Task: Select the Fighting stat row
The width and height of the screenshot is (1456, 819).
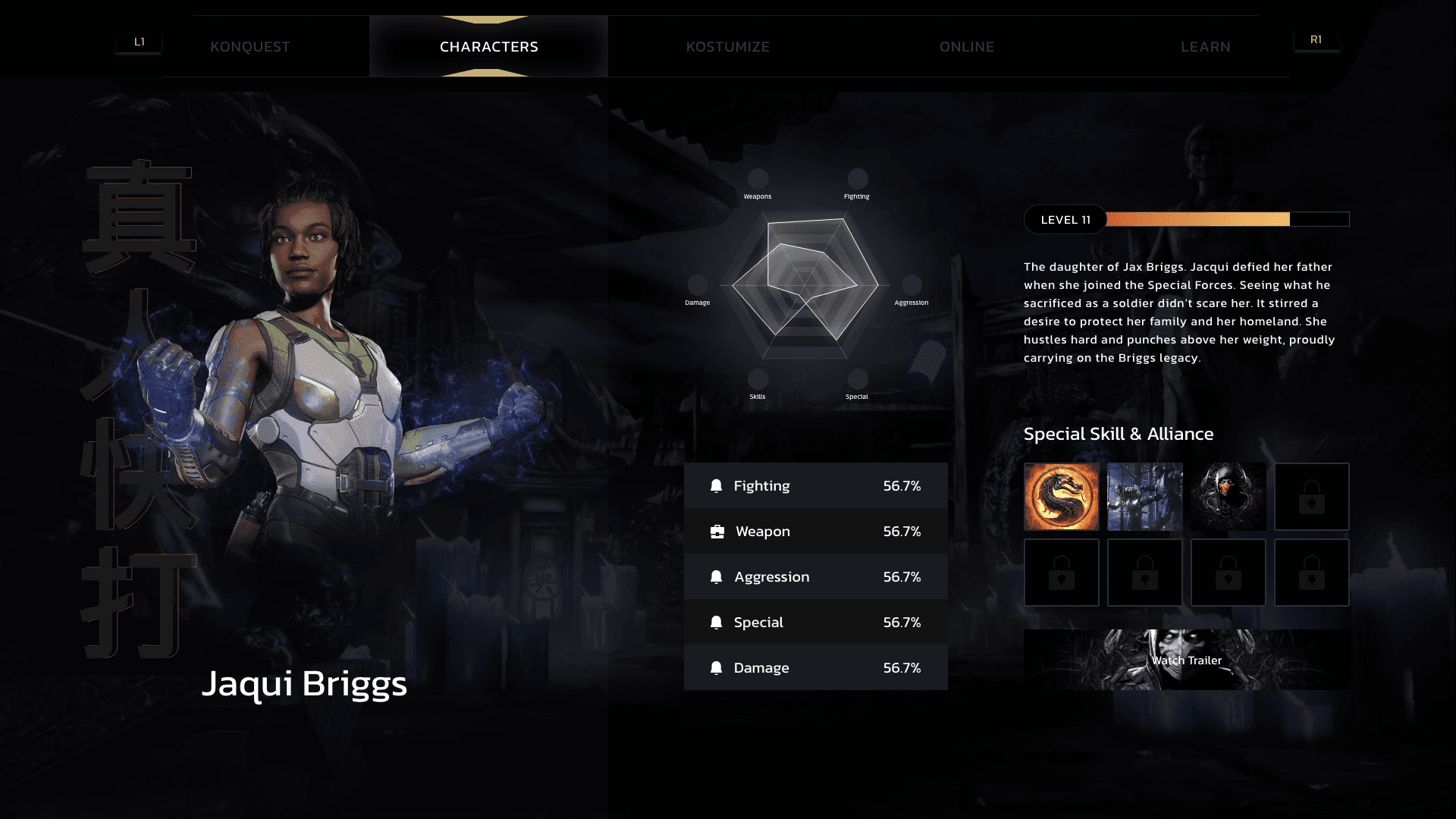Action: pos(815,485)
